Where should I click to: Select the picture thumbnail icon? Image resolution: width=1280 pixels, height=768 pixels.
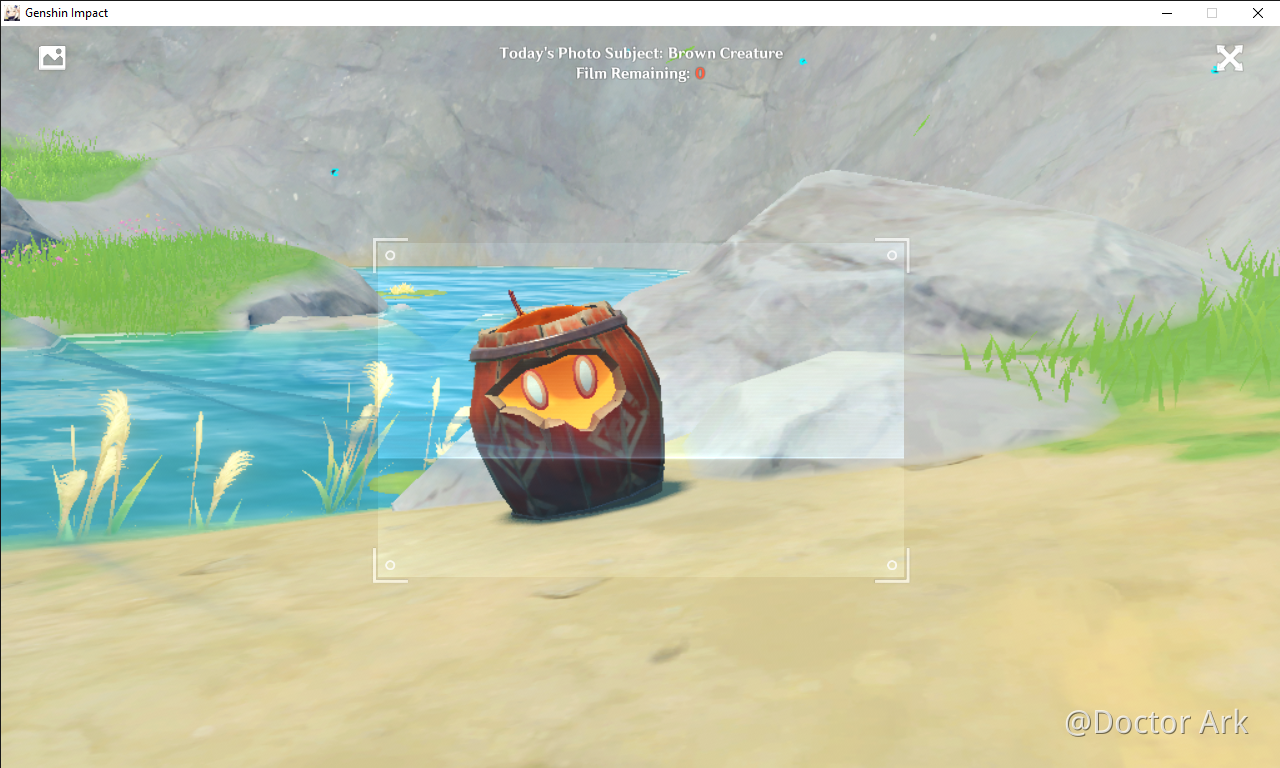pos(52,57)
